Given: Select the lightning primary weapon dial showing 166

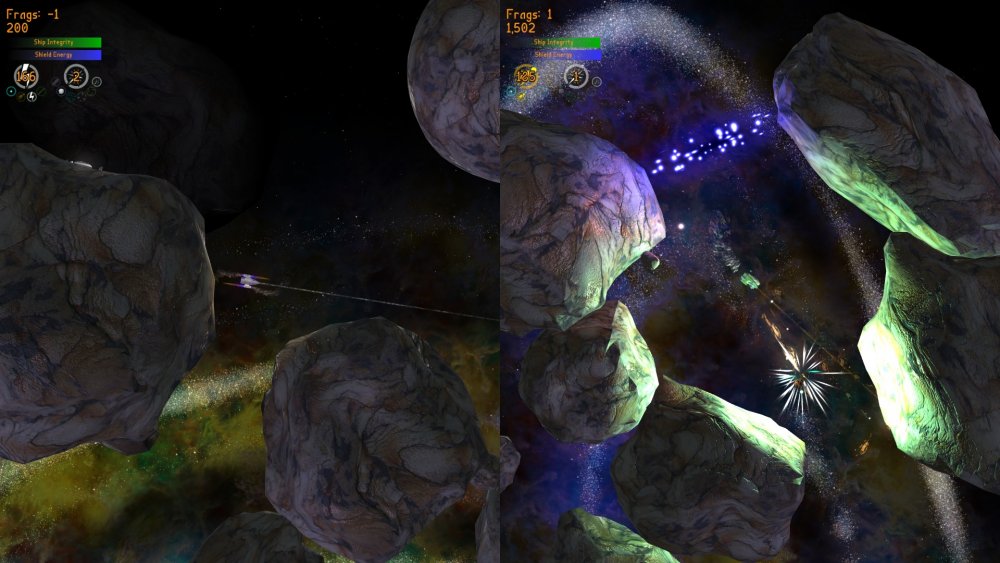Looking at the screenshot, I should 26,76.
